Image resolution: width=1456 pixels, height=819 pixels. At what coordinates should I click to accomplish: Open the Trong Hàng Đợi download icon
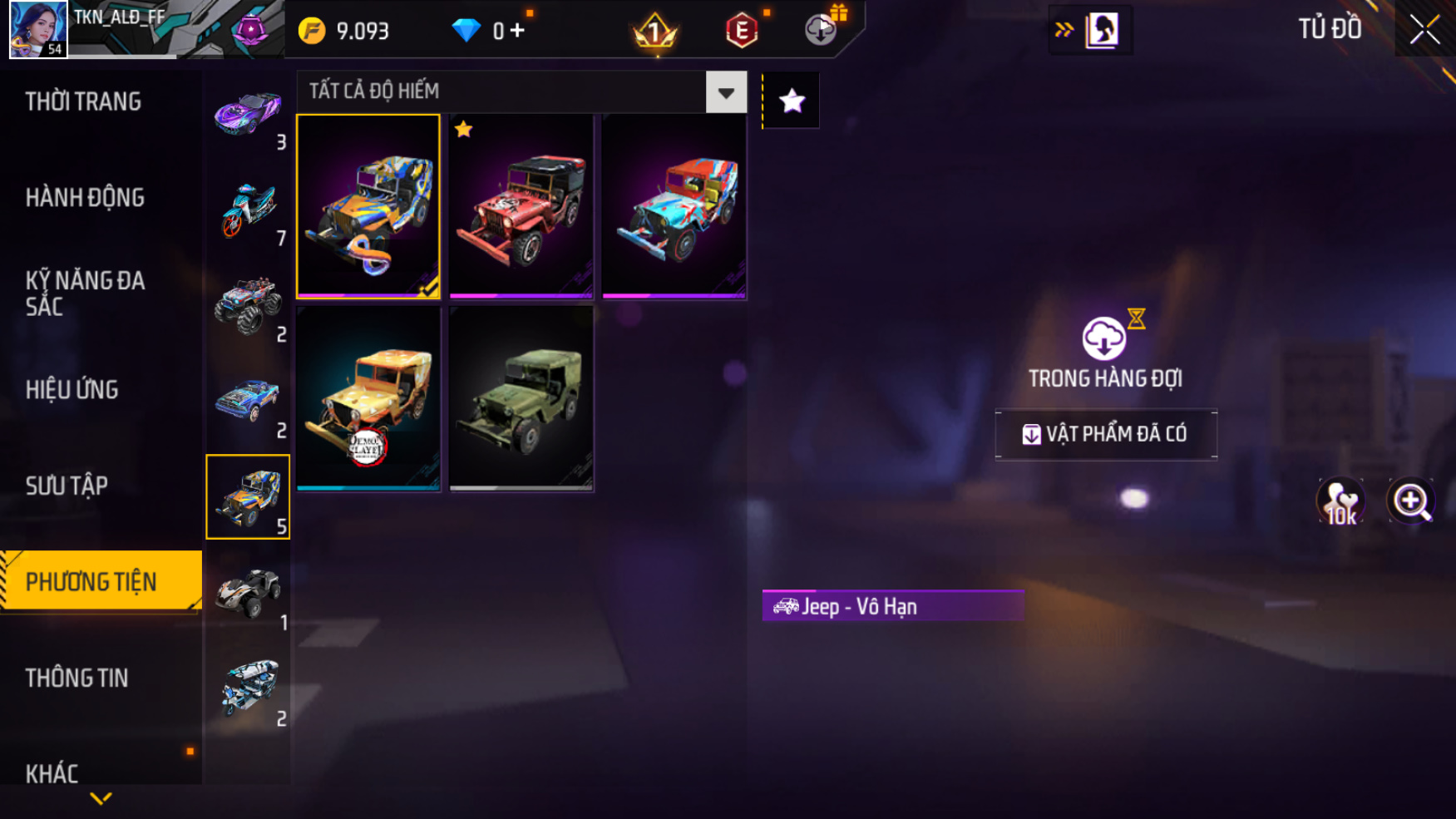click(x=1104, y=338)
